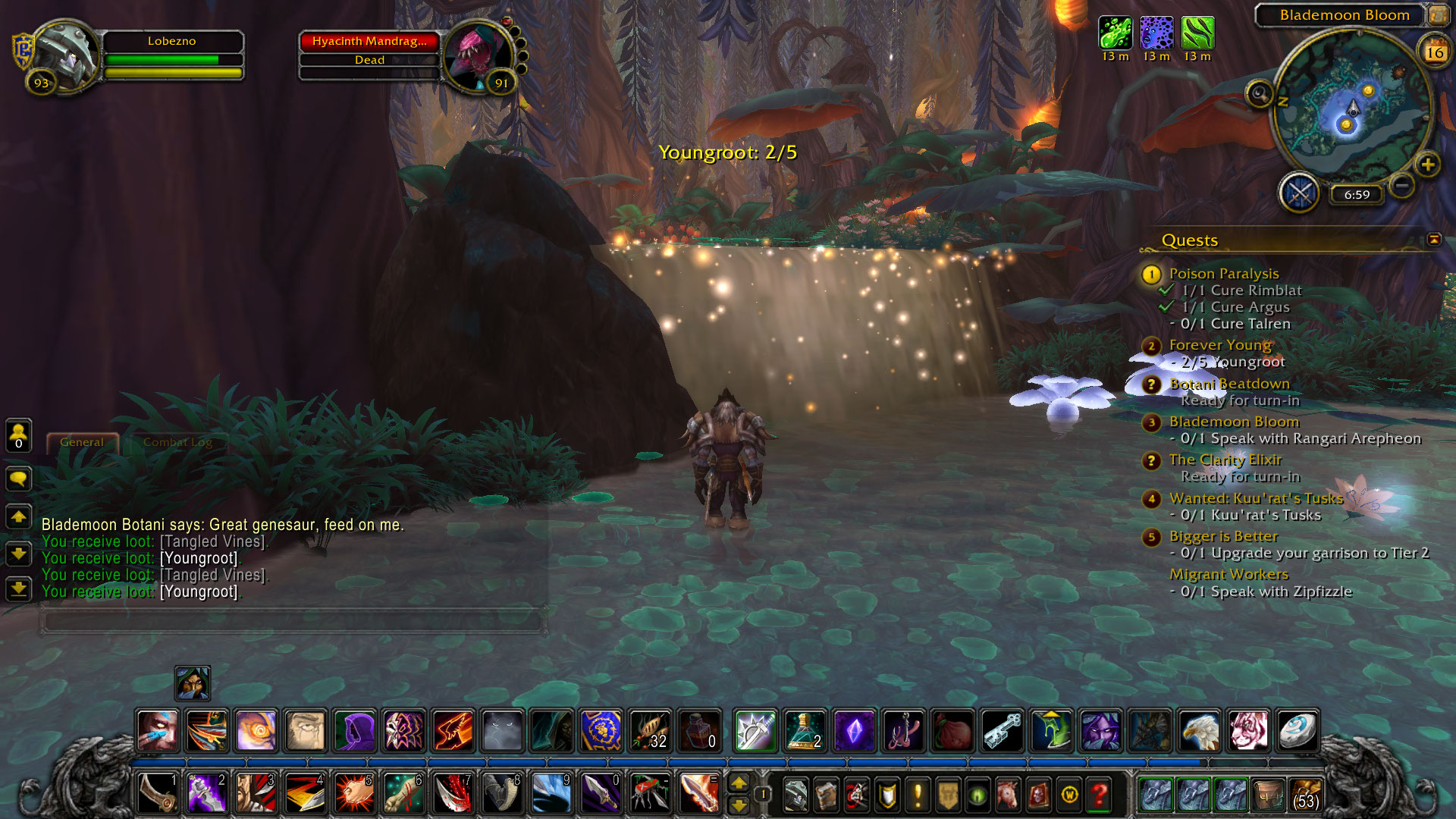Click Lobezno's player portrait
1456x819 pixels.
tap(67, 55)
